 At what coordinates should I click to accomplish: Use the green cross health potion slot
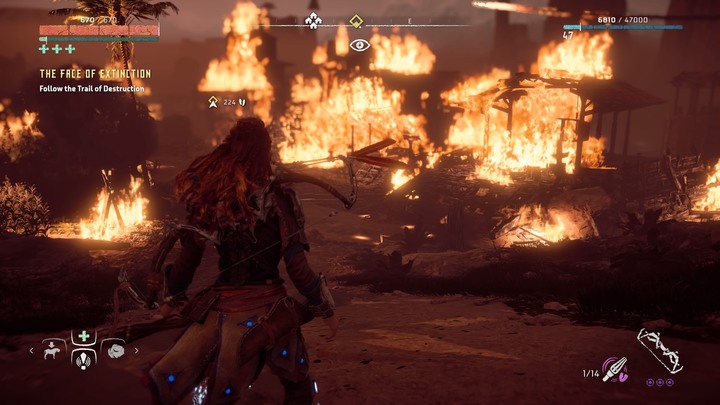pyautogui.click(x=84, y=338)
